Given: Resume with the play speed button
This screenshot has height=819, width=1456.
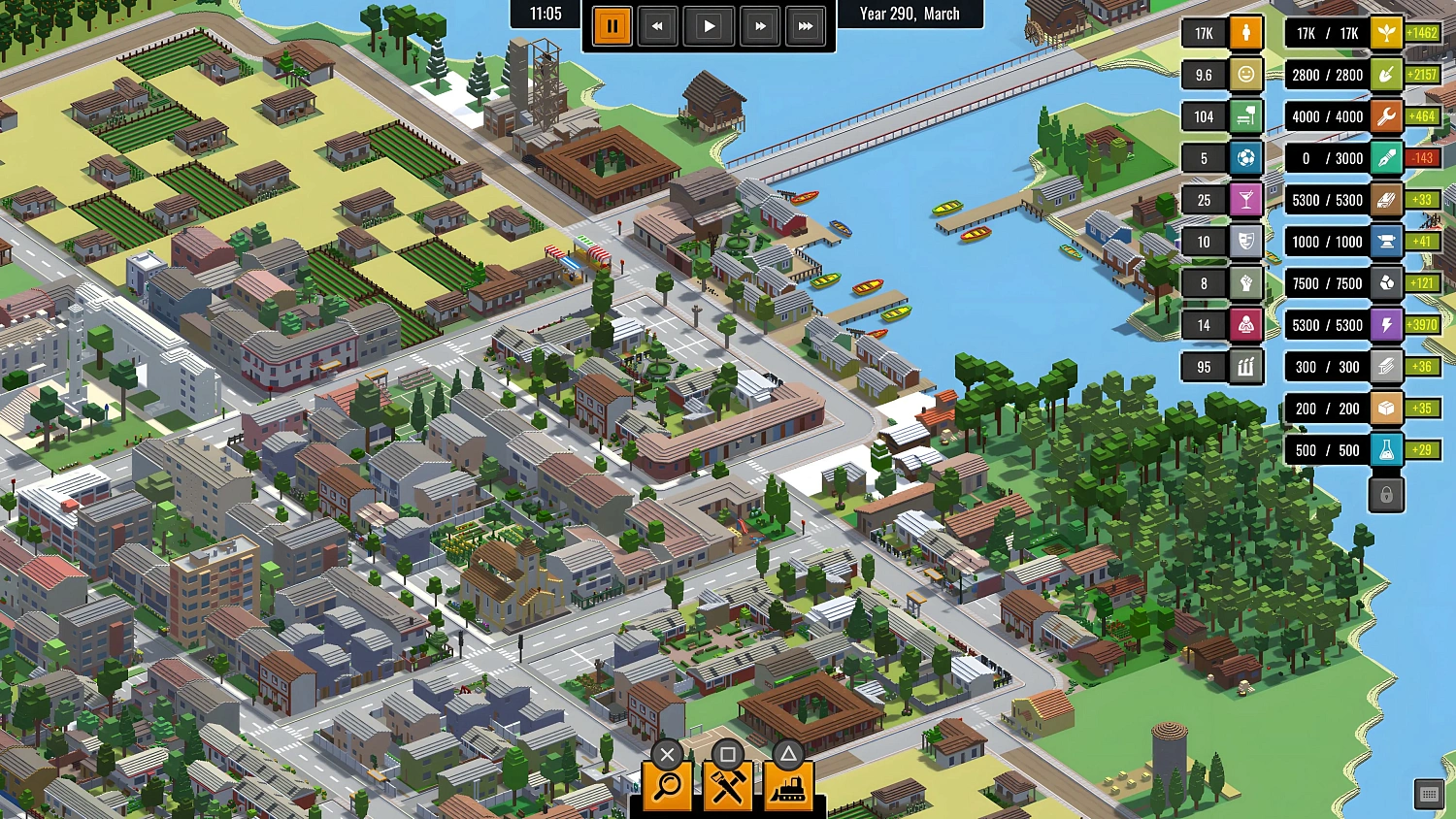Looking at the screenshot, I should tap(709, 26).
